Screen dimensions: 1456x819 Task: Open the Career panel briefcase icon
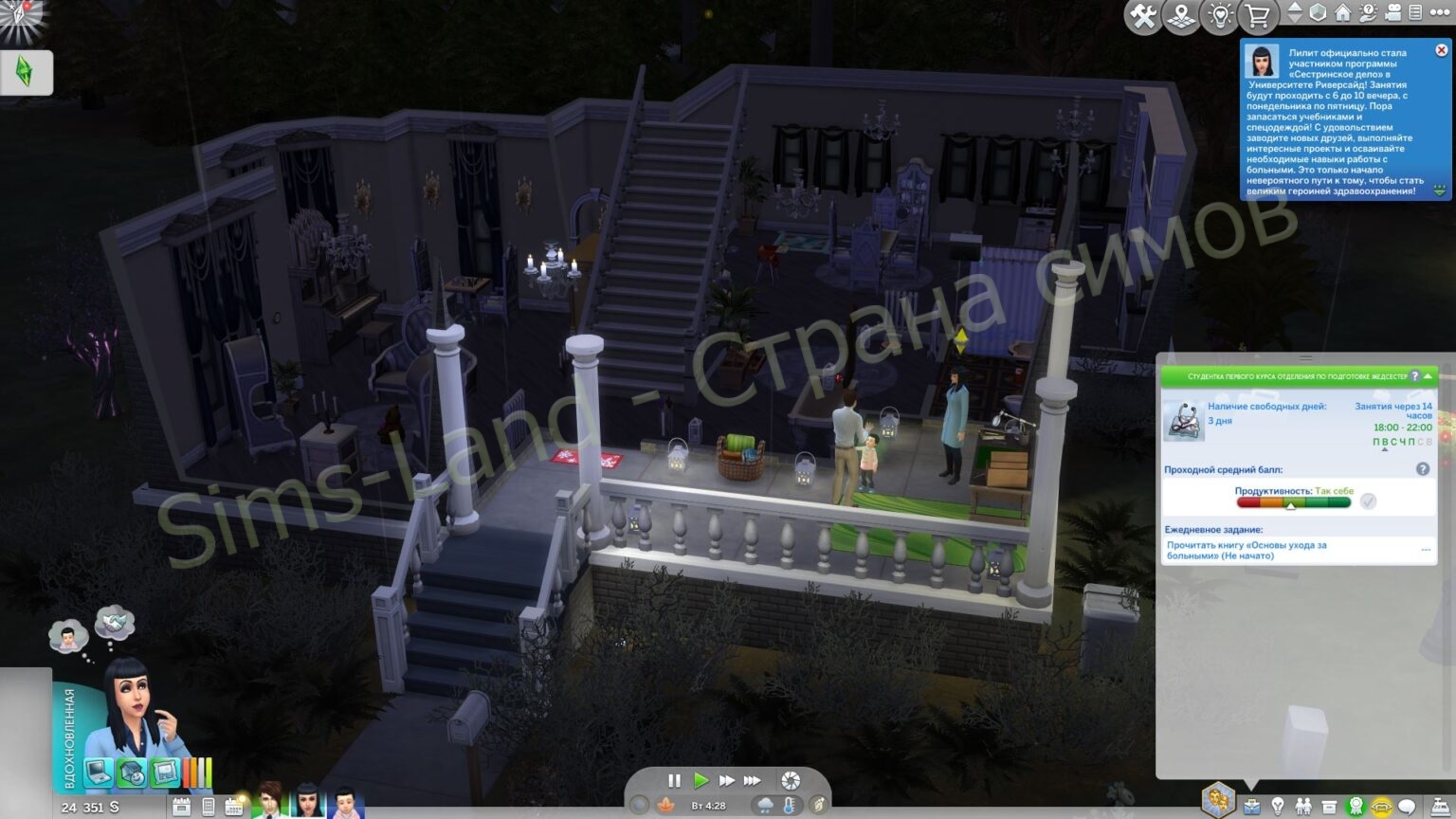1251,805
